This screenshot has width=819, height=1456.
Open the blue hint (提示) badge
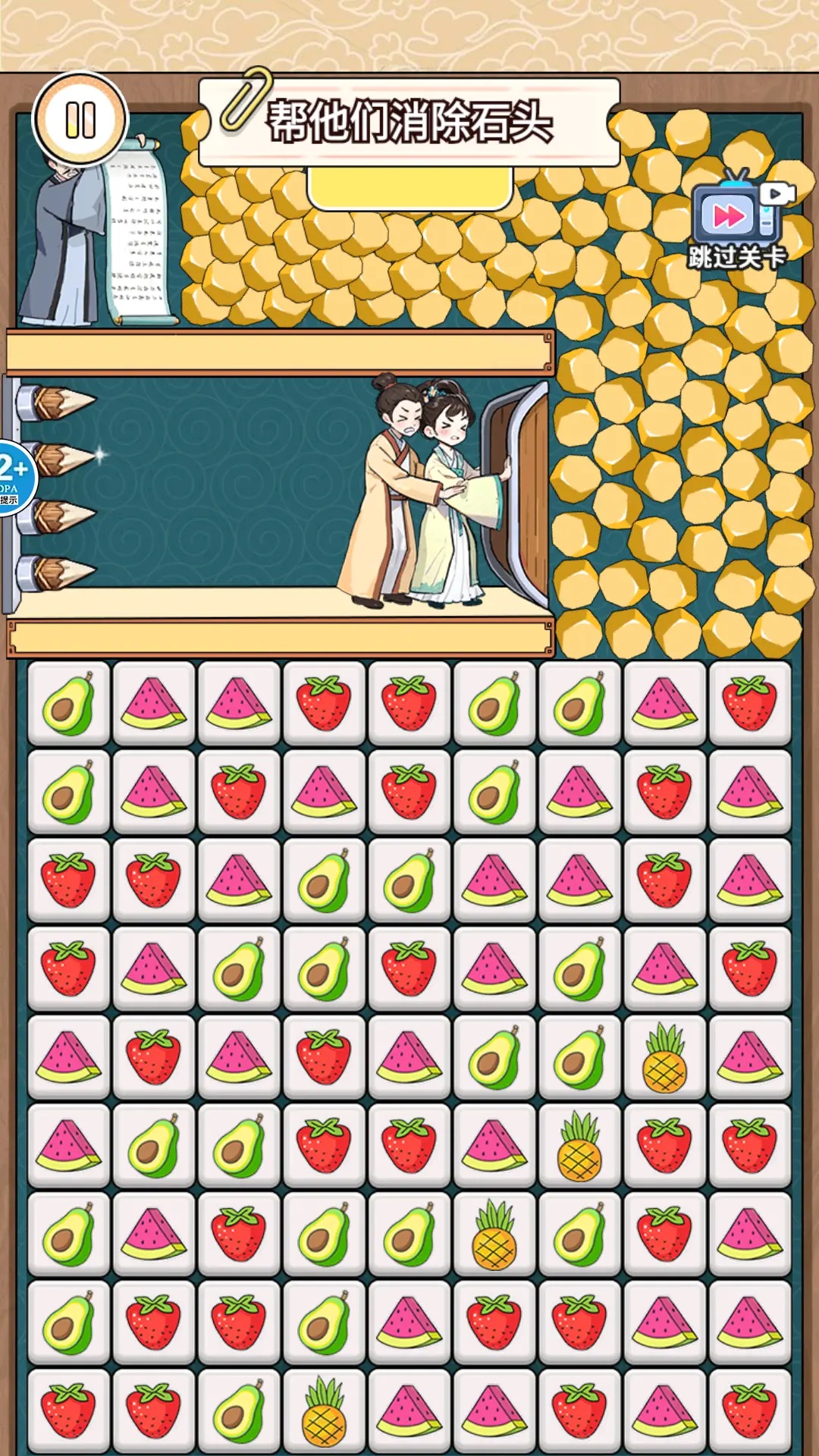tap(14, 476)
